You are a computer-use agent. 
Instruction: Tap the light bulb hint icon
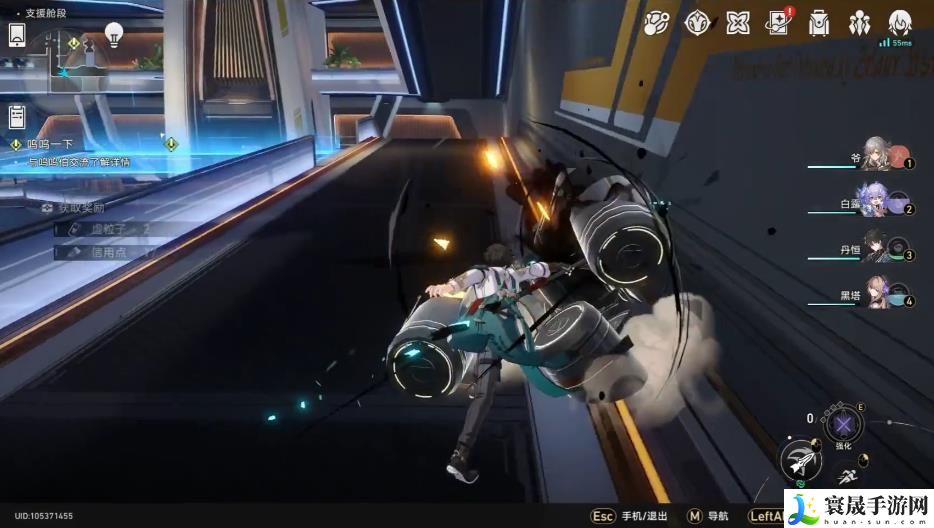(x=114, y=35)
